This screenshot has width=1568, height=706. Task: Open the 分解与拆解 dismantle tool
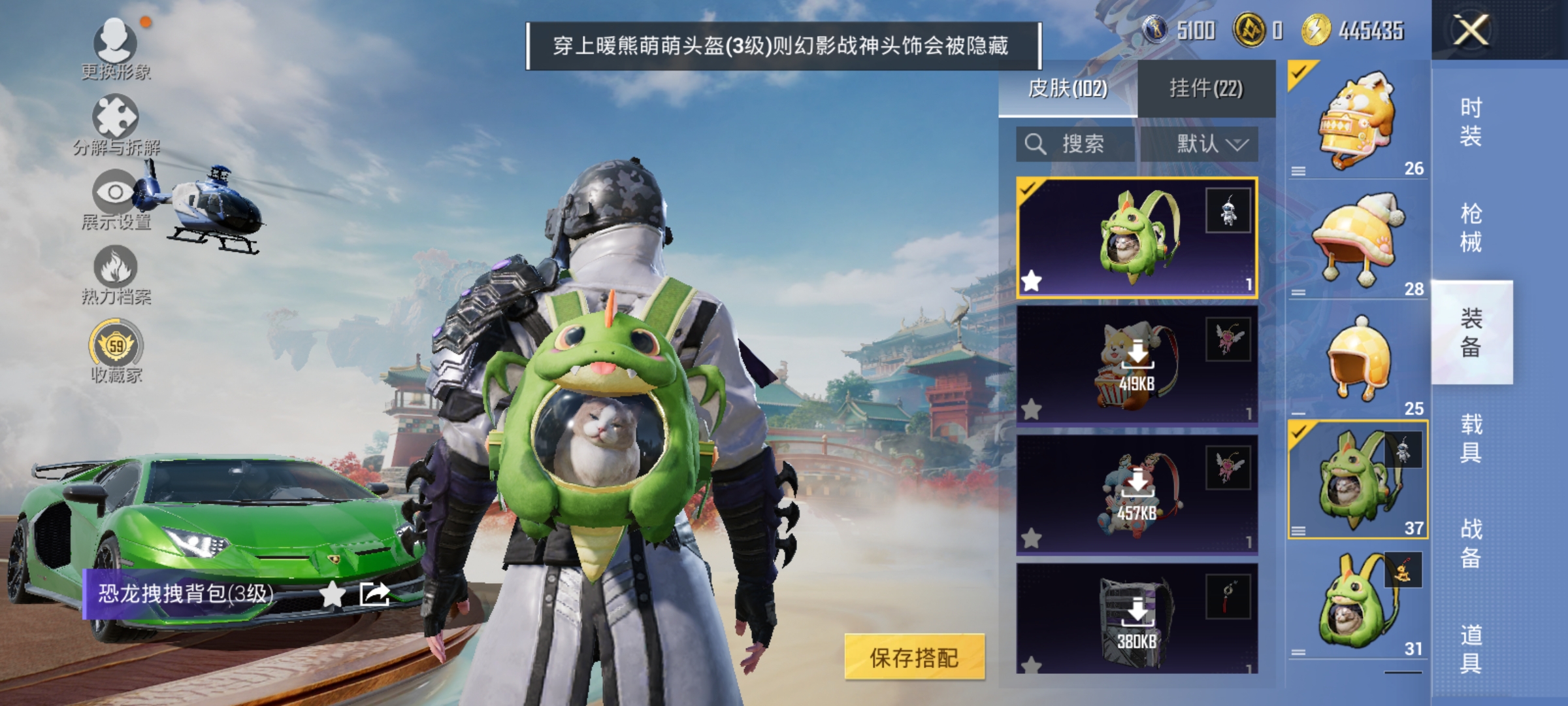coord(116,116)
